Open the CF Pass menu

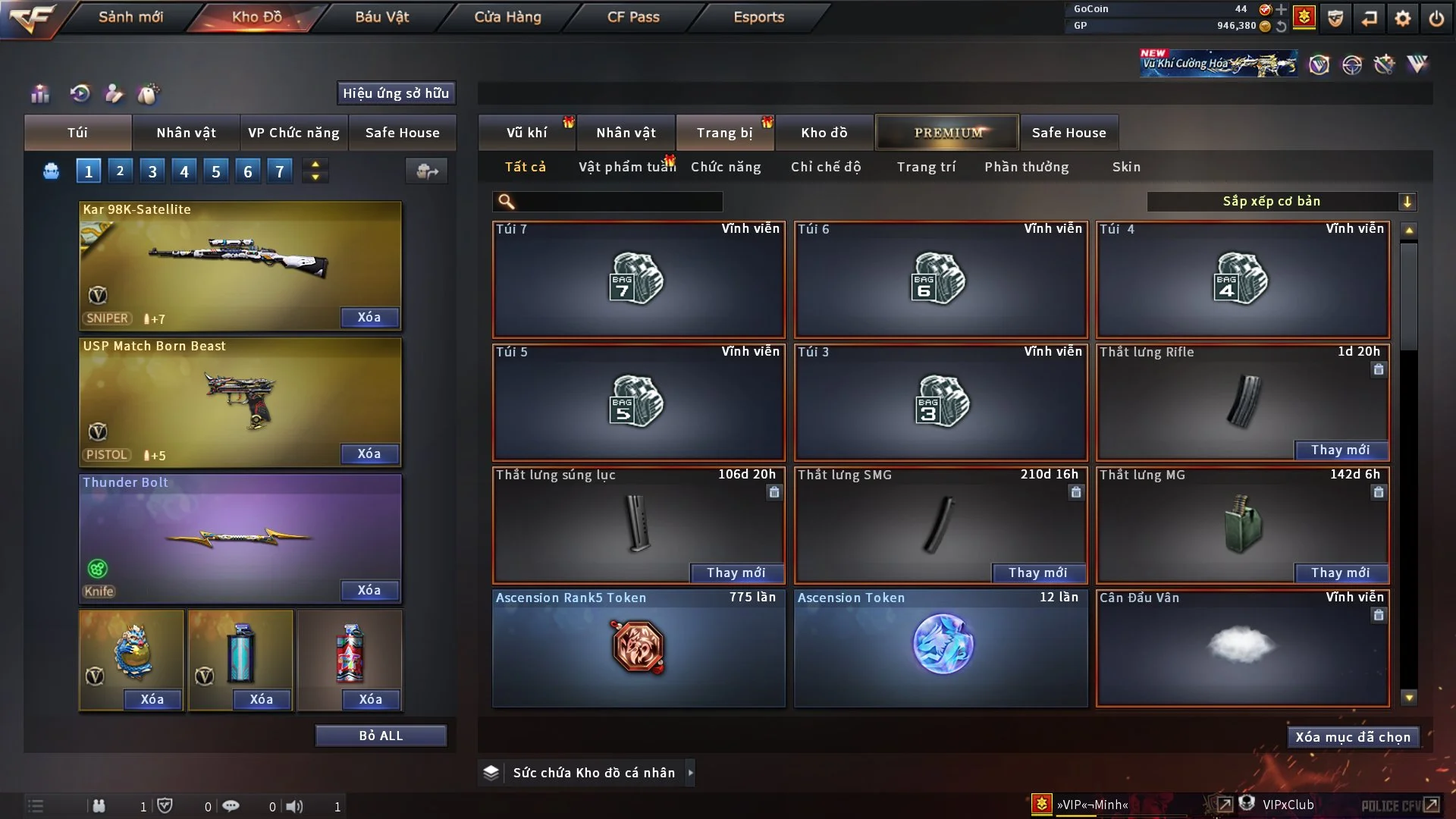pyautogui.click(x=633, y=17)
